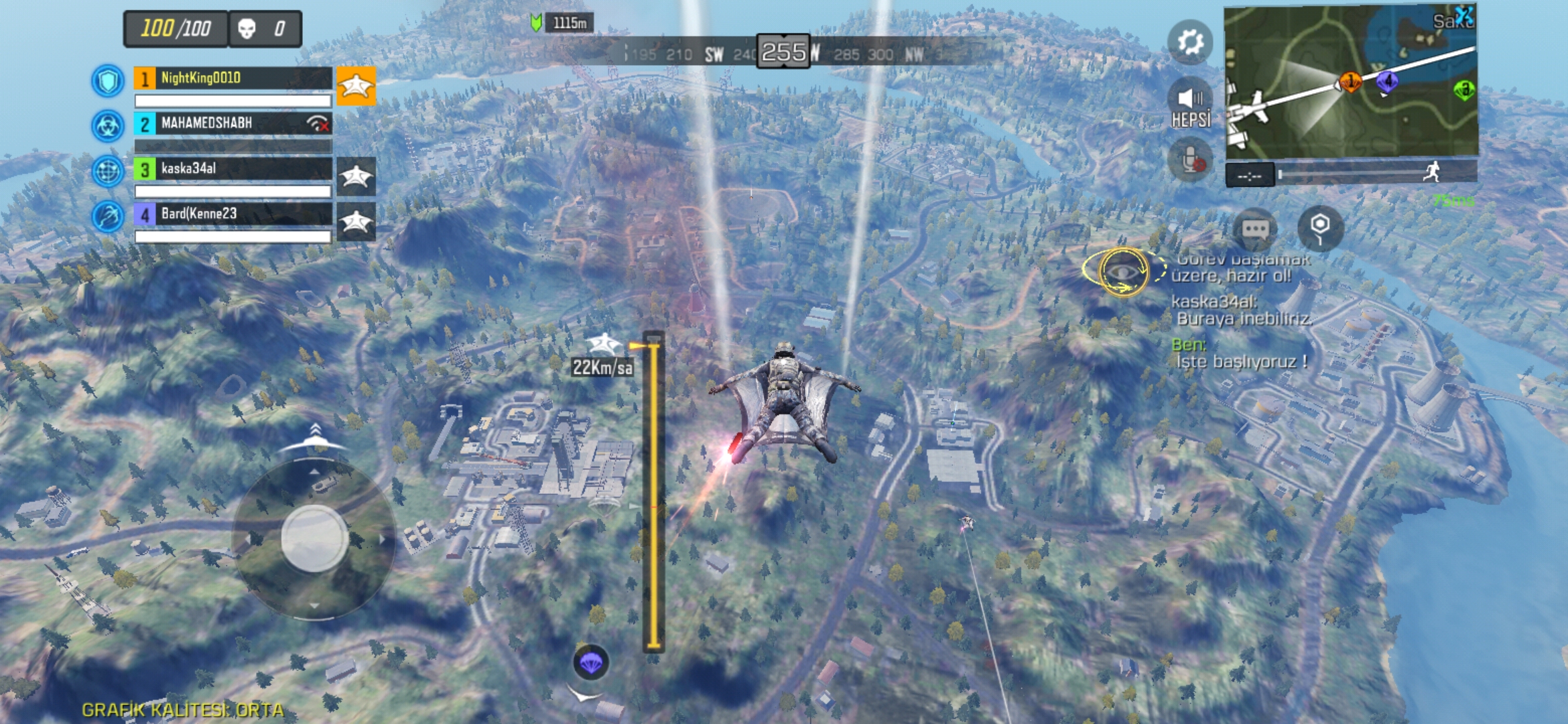Tap the orange star beside NightKing0010
This screenshot has height=724, width=1568.
click(356, 86)
